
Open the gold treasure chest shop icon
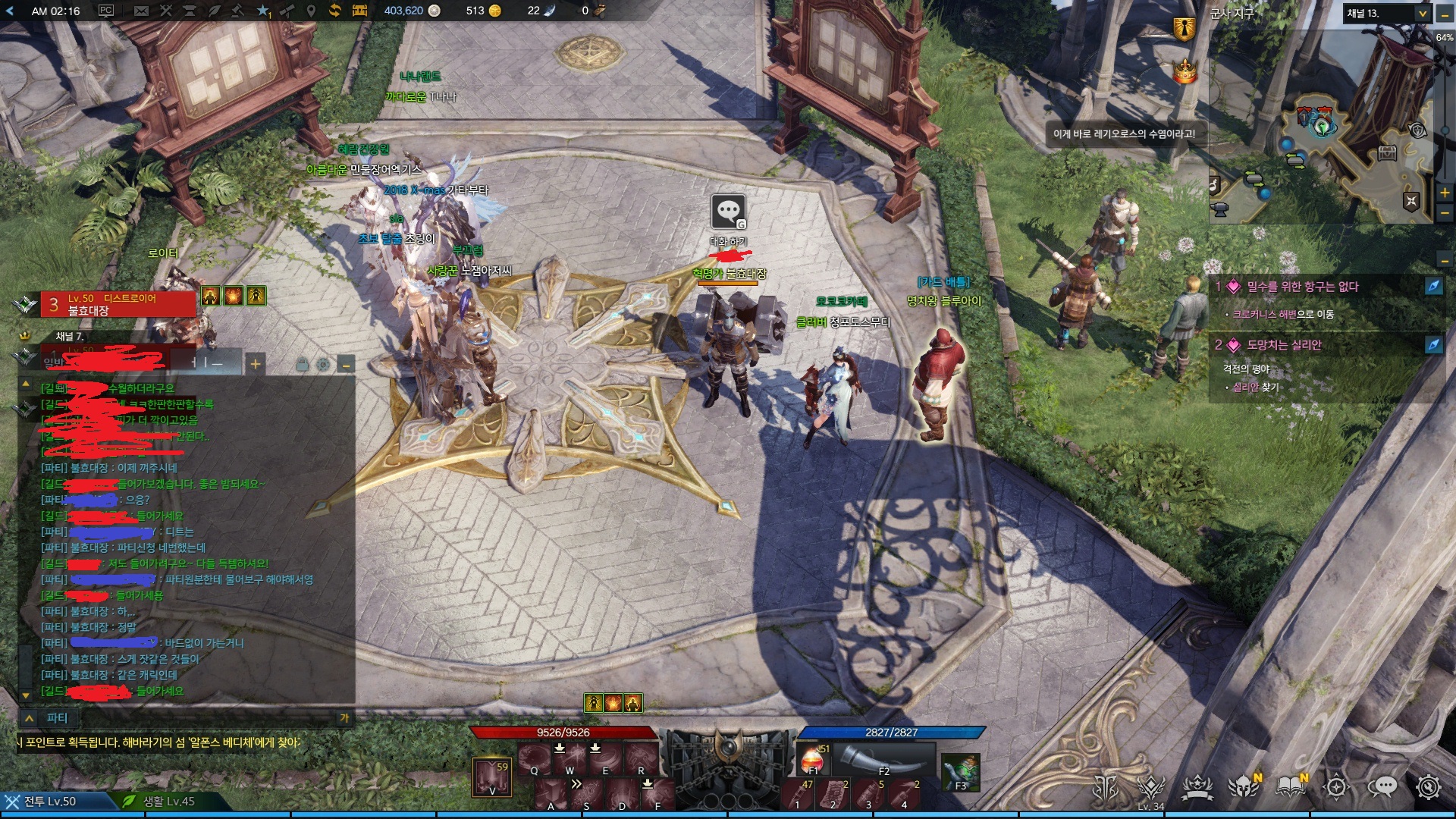[x=359, y=11]
